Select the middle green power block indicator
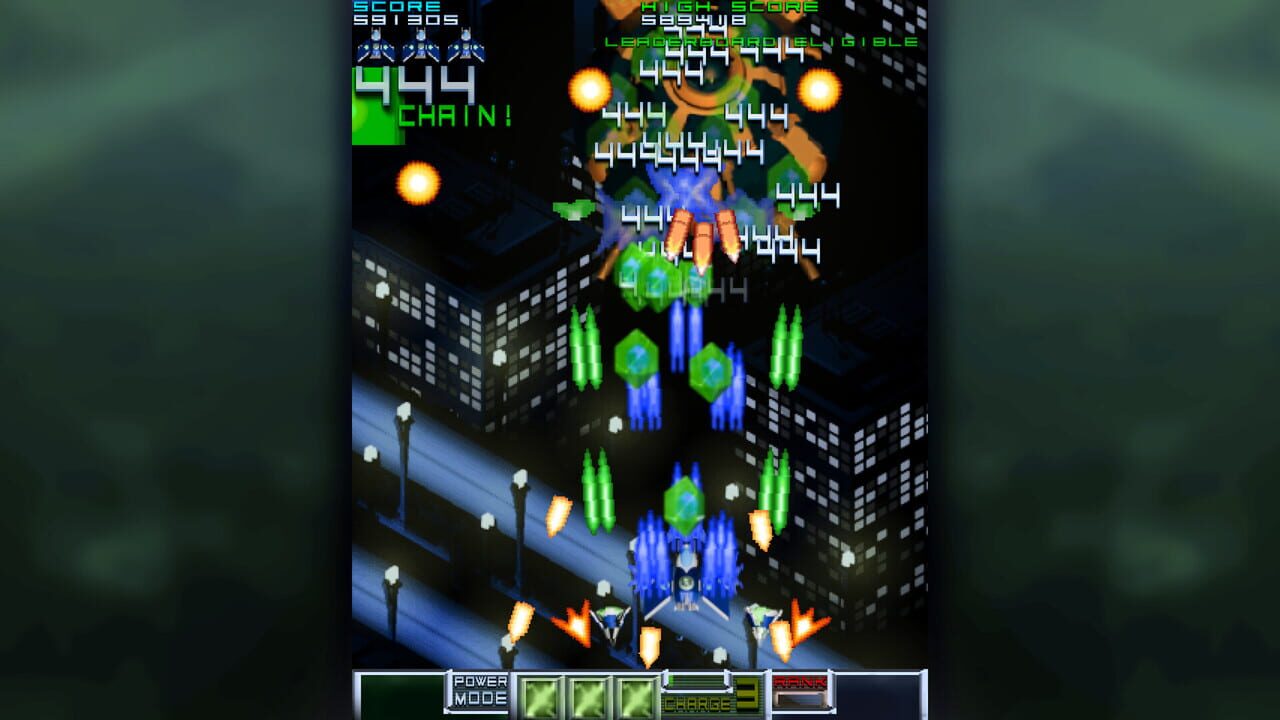This screenshot has width=1280, height=720. pyautogui.click(x=590, y=697)
